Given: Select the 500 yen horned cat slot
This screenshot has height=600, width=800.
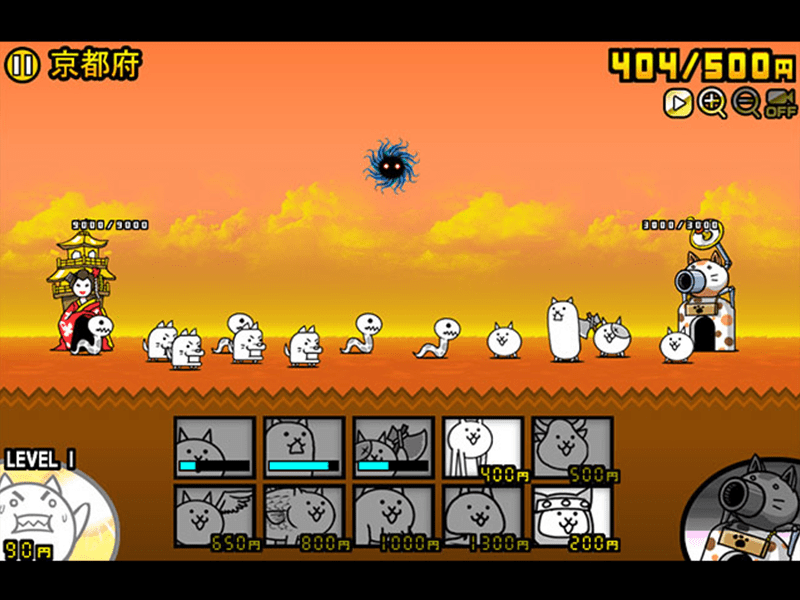Looking at the screenshot, I should pos(571,447).
